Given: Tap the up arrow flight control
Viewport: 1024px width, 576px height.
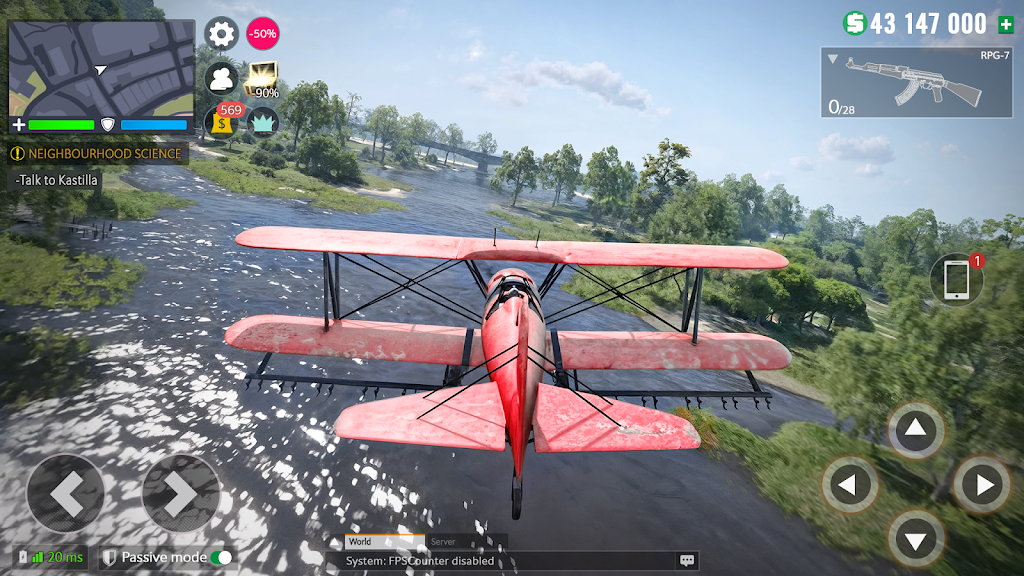Looking at the screenshot, I should click(x=916, y=431).
